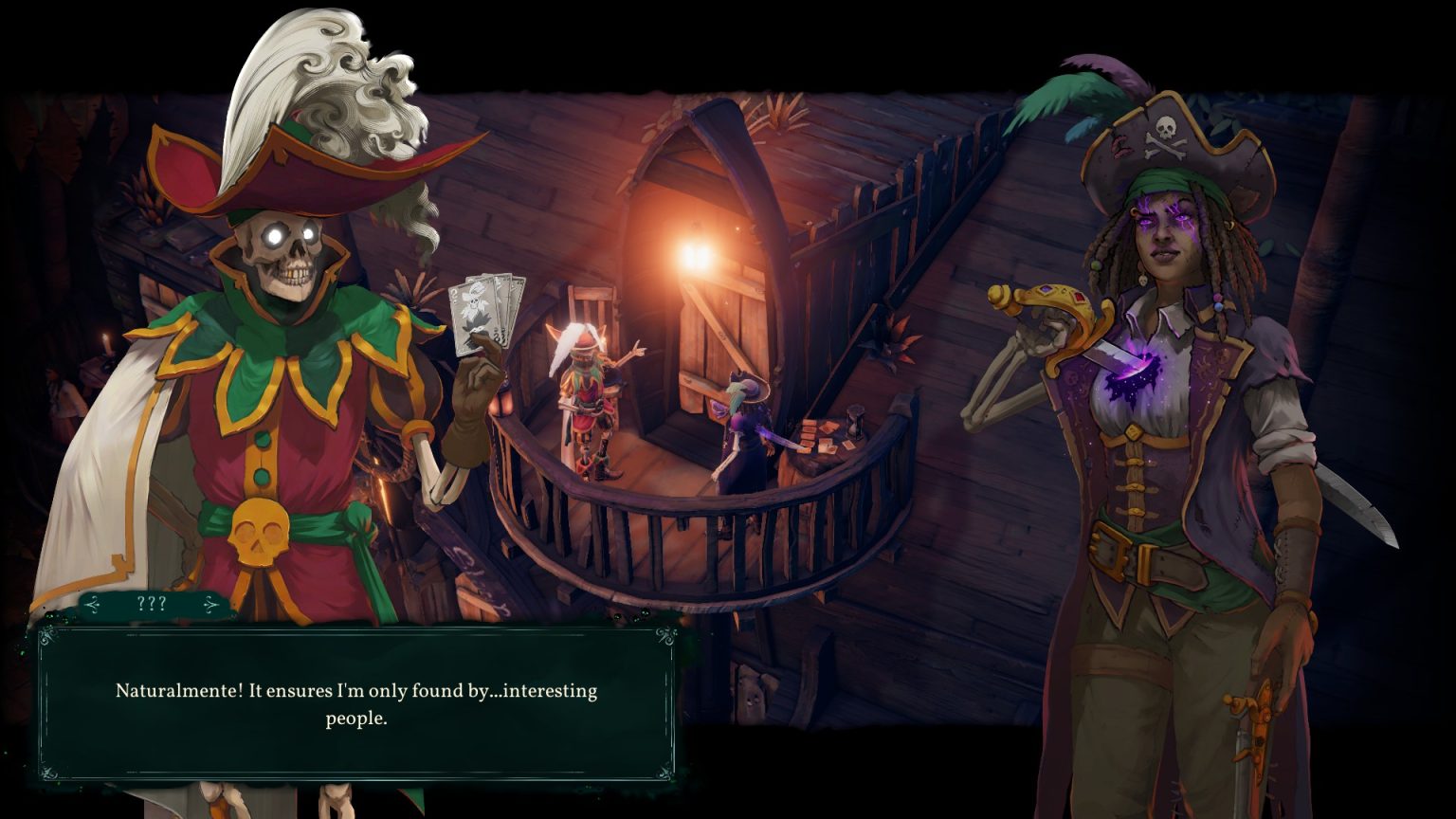Viewport: 1456px width, 819px height.
Task: Click the skull-and-crossbones emblem on the pirate hat
Action: (x=1168, y=136)
